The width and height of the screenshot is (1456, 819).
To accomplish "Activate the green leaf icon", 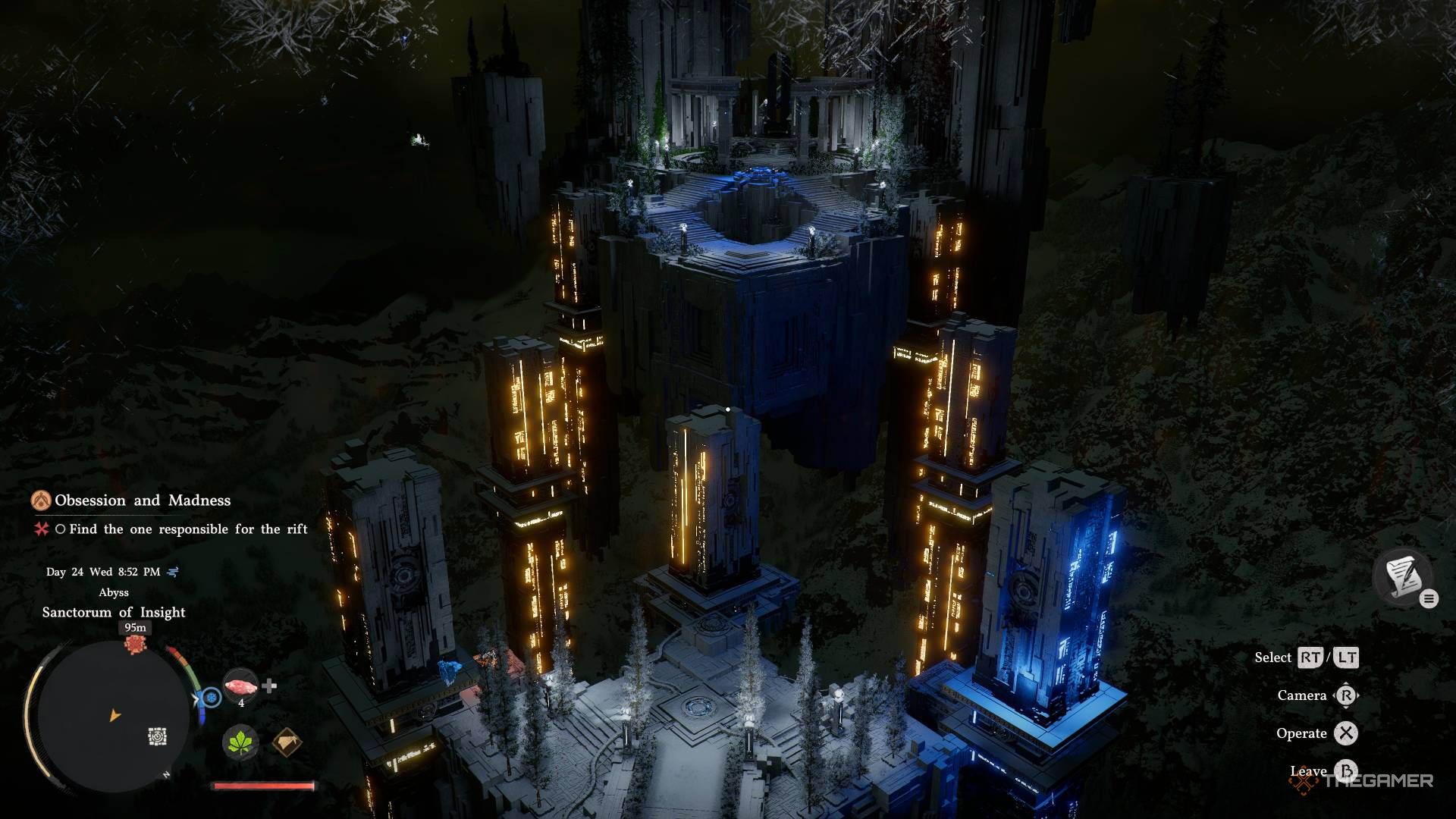I will [x=240, y=741].
